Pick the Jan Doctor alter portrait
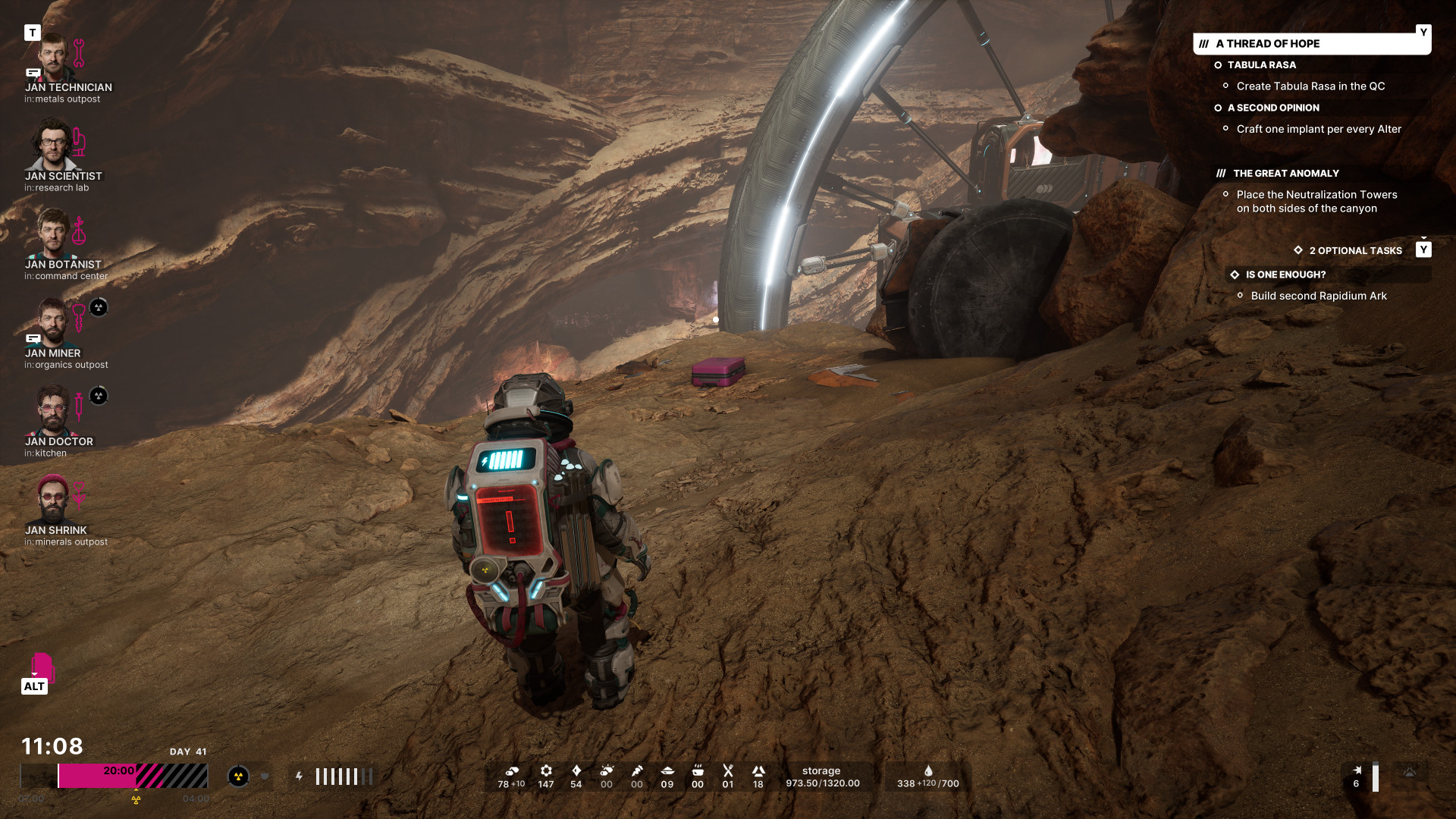Viewport: 1456px width, 819px height. pos(52,411)
